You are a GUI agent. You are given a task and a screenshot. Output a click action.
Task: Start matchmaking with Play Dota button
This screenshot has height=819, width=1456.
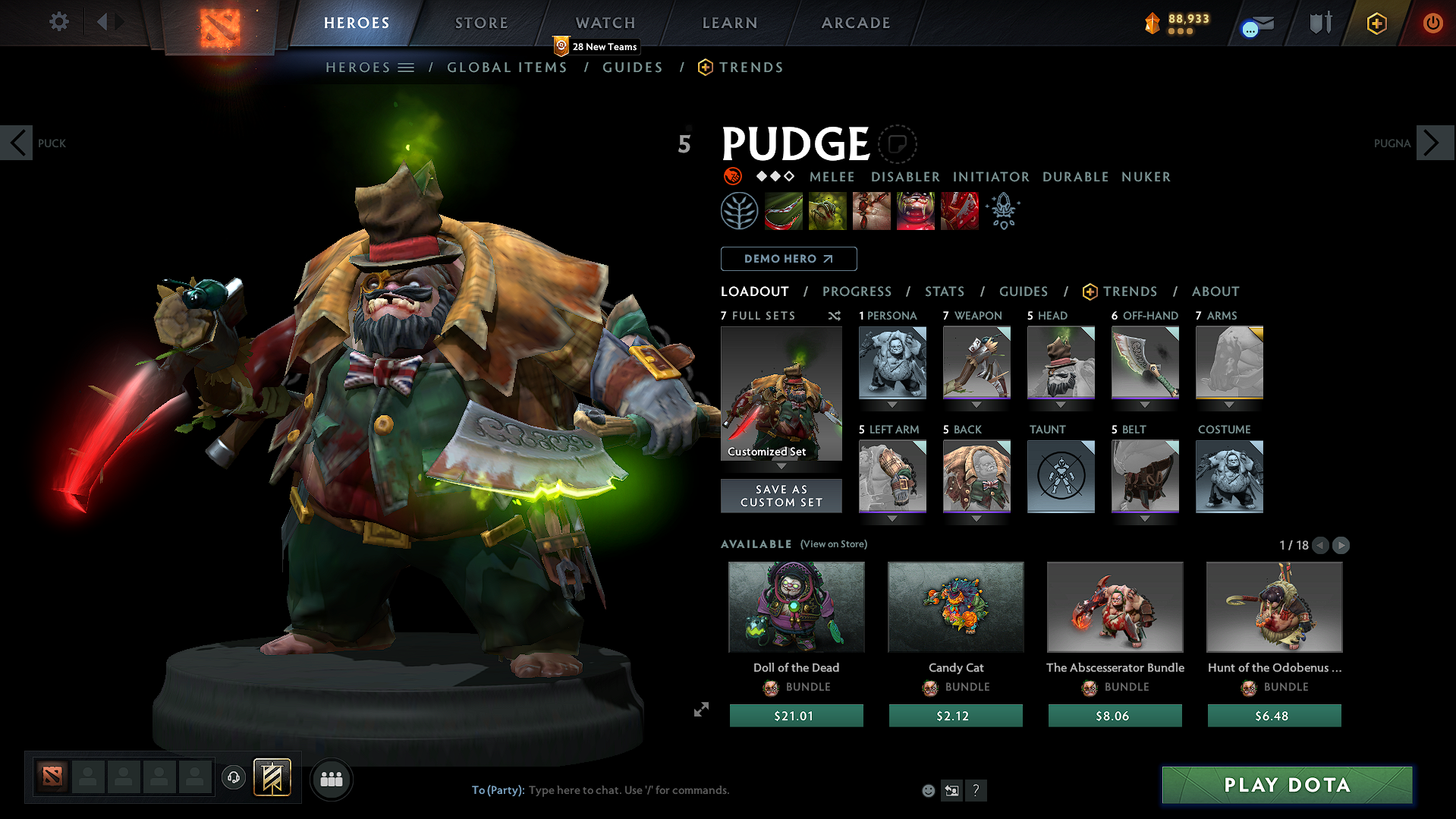(1287, 785)
